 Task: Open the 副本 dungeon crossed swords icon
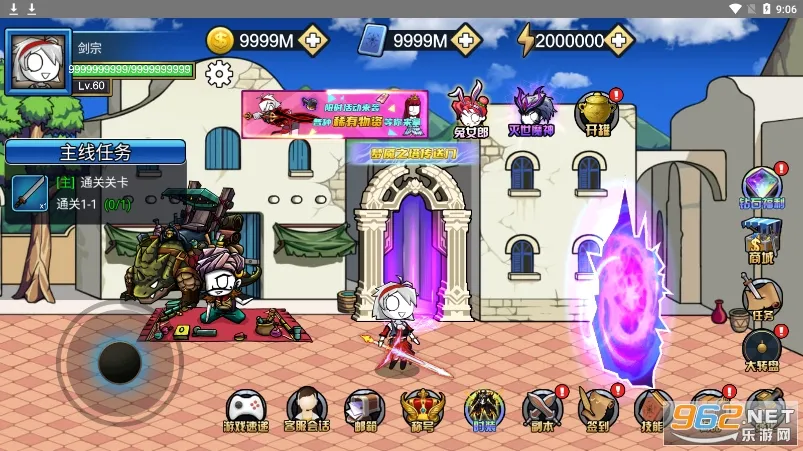coord(542,409)
